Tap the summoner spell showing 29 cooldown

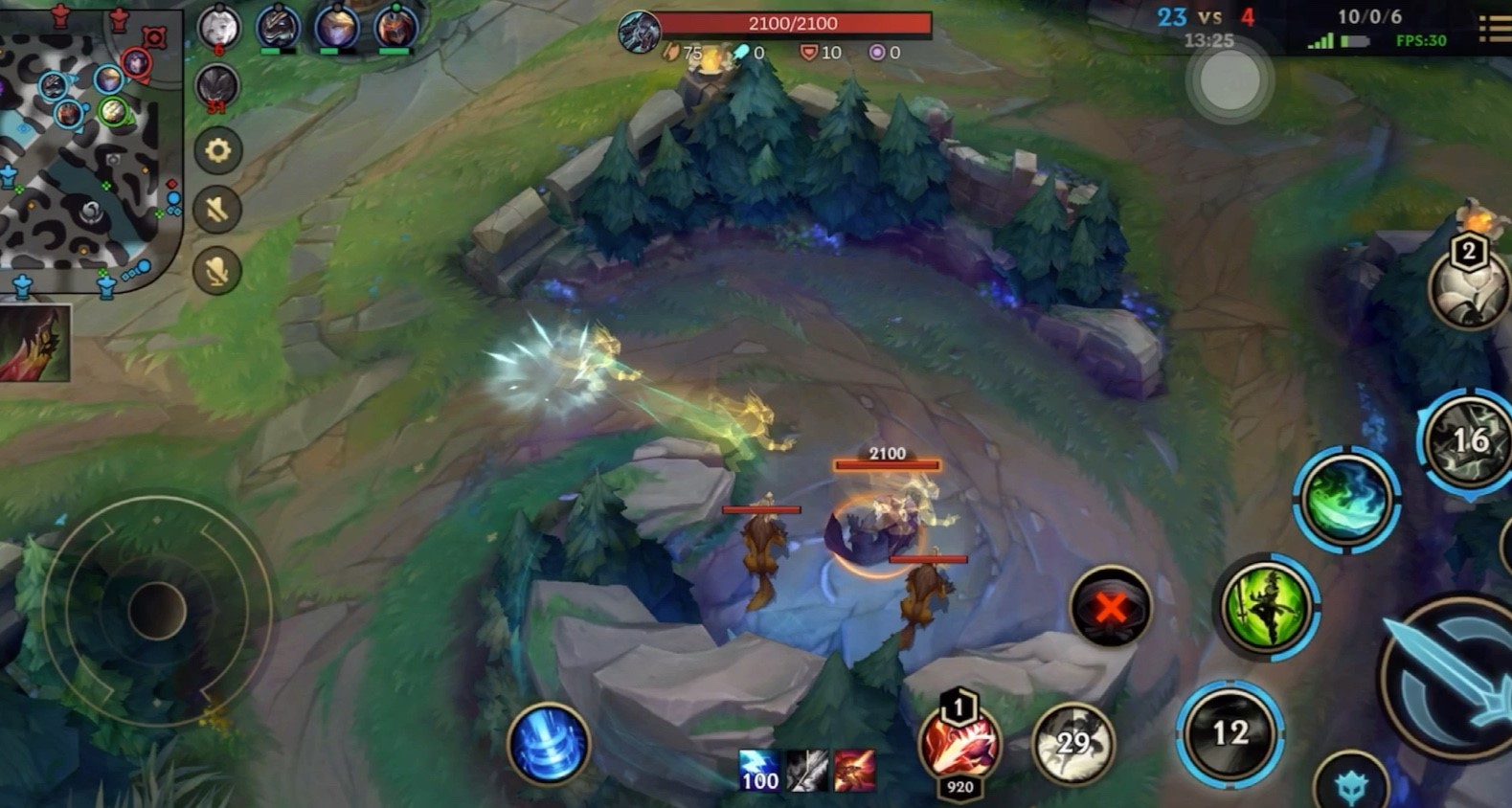click(1073, 744)
